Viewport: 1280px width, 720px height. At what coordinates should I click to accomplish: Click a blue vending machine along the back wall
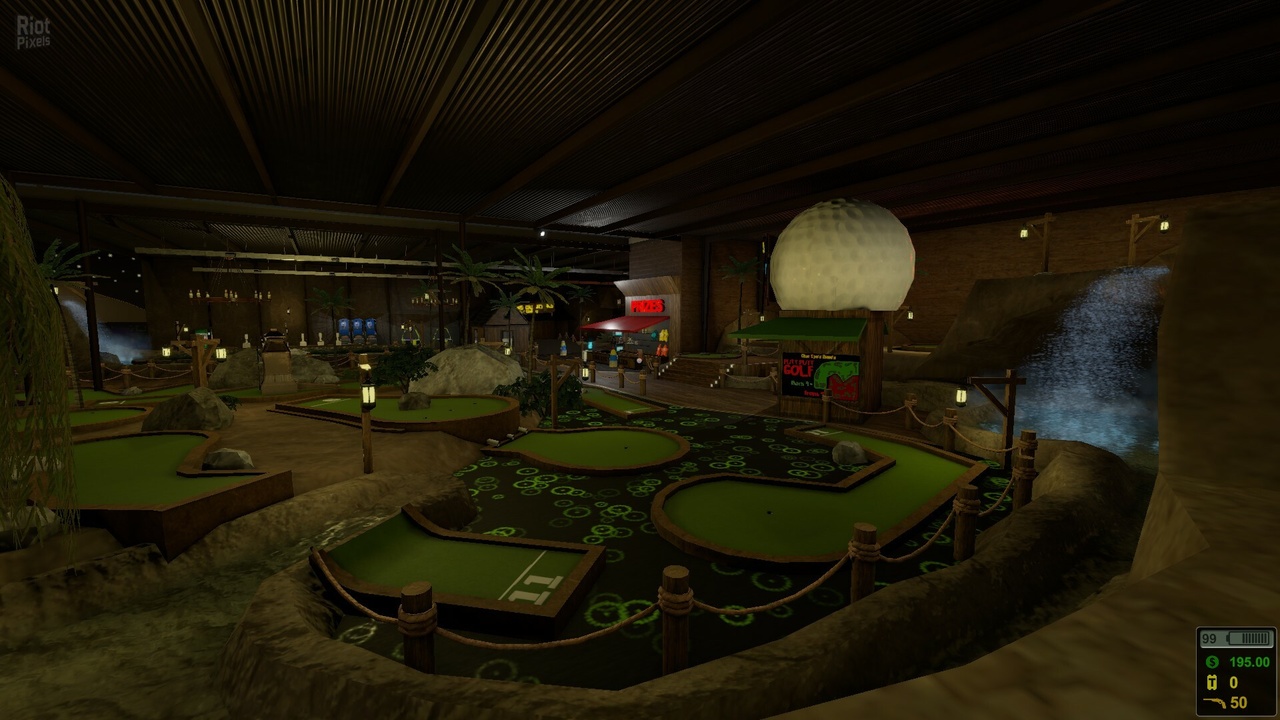click(x=358, y=328)
